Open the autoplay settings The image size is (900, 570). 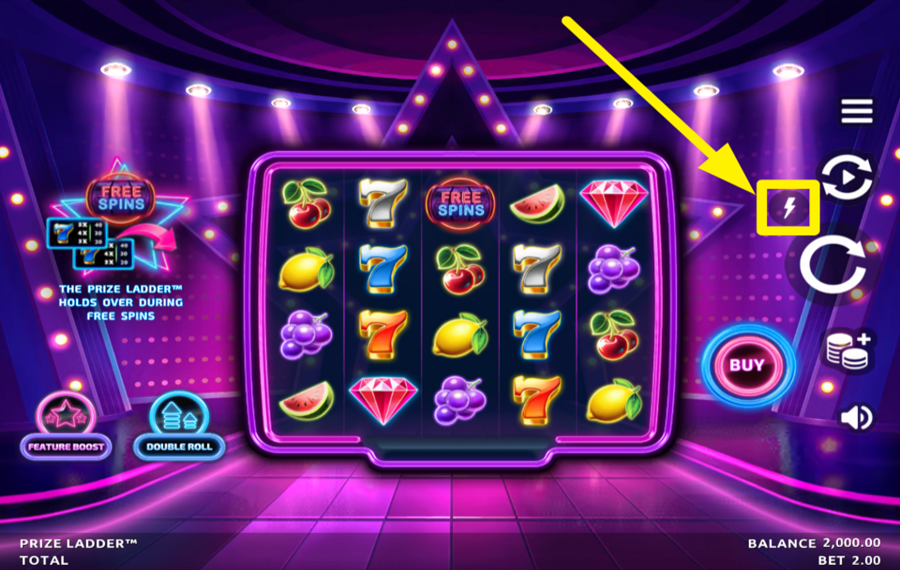(846, 178)
